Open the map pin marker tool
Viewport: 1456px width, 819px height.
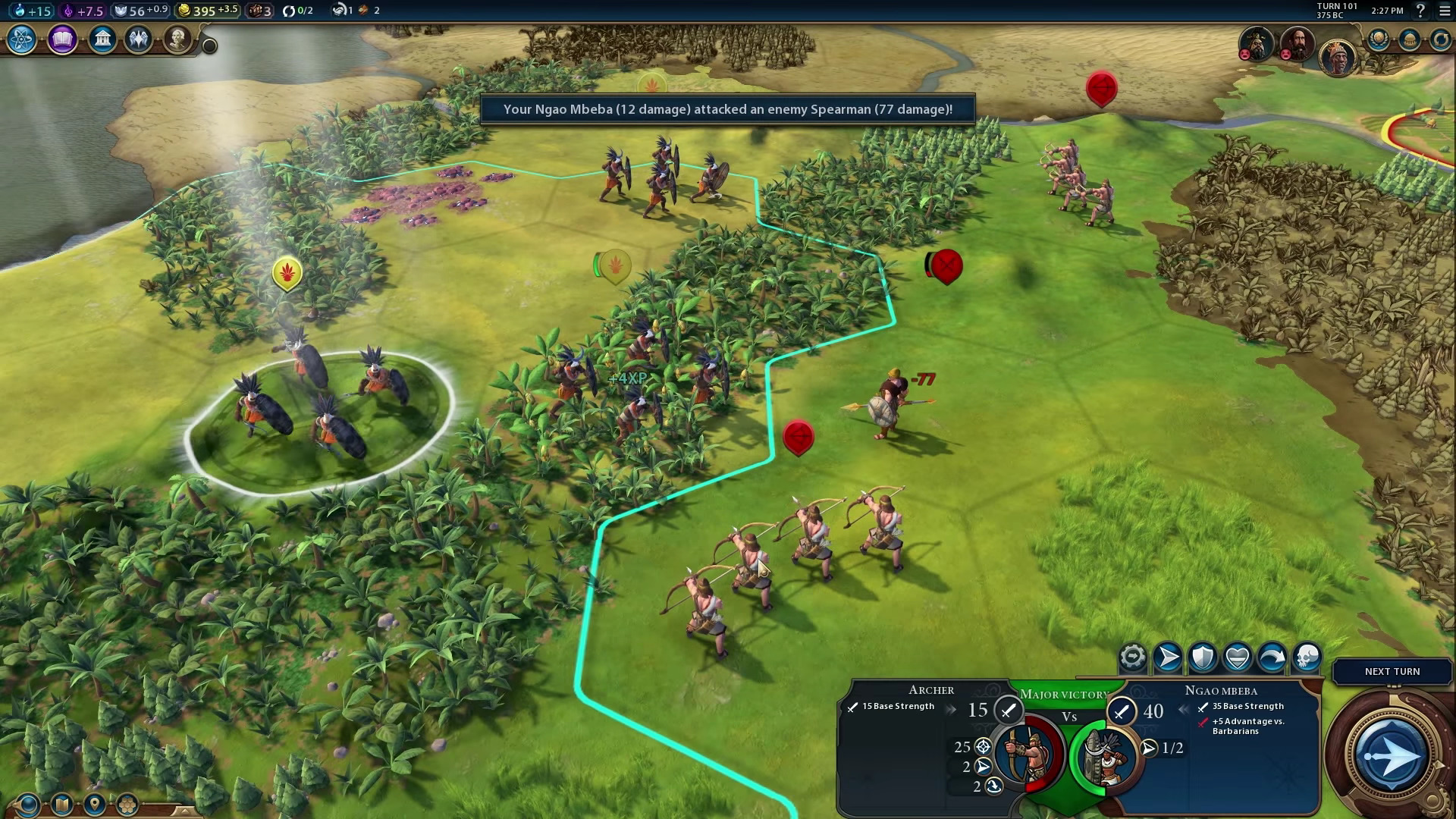pyautogui.click(x=94, y=805)
